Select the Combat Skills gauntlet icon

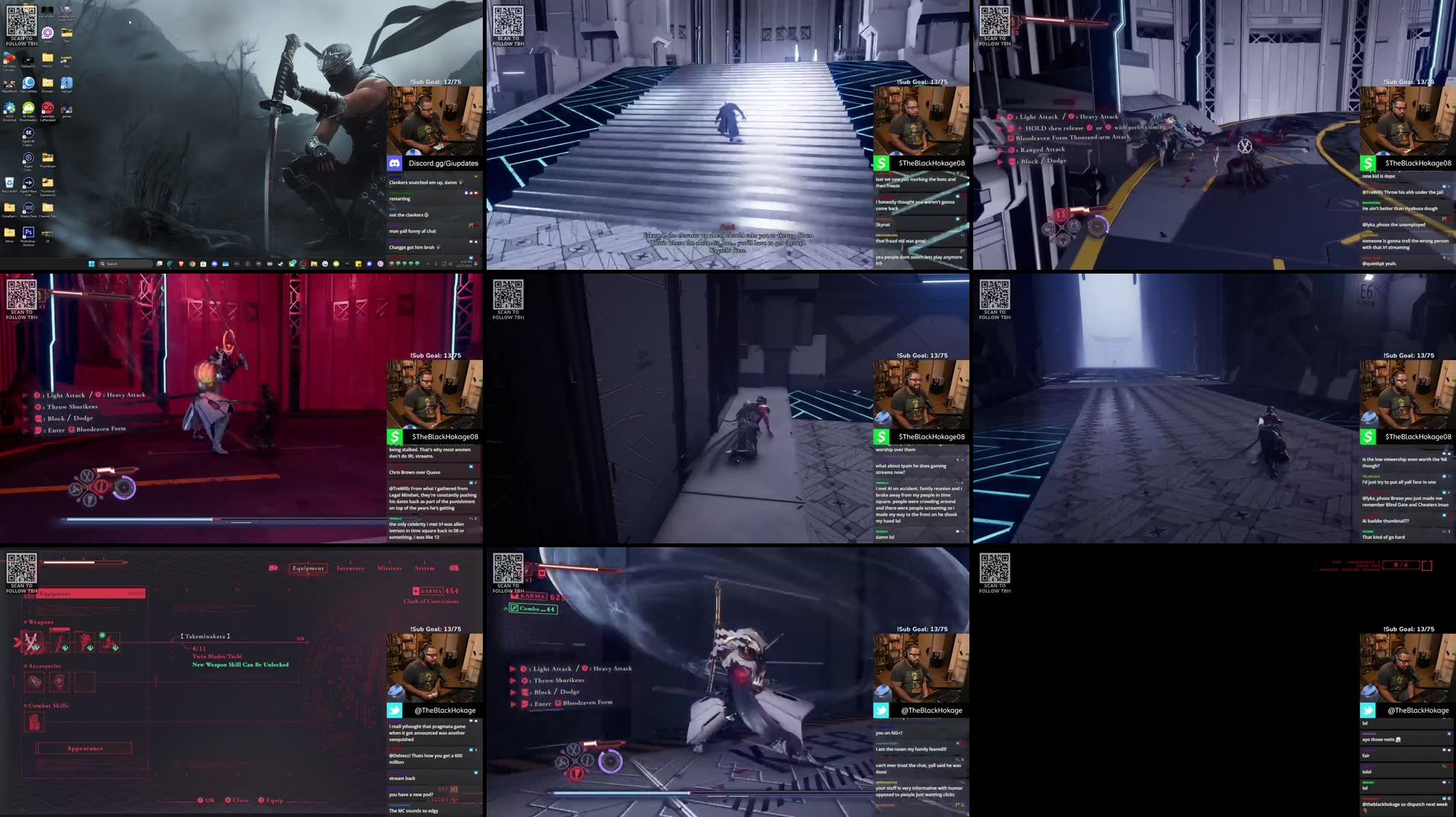[x=35, y=721]
